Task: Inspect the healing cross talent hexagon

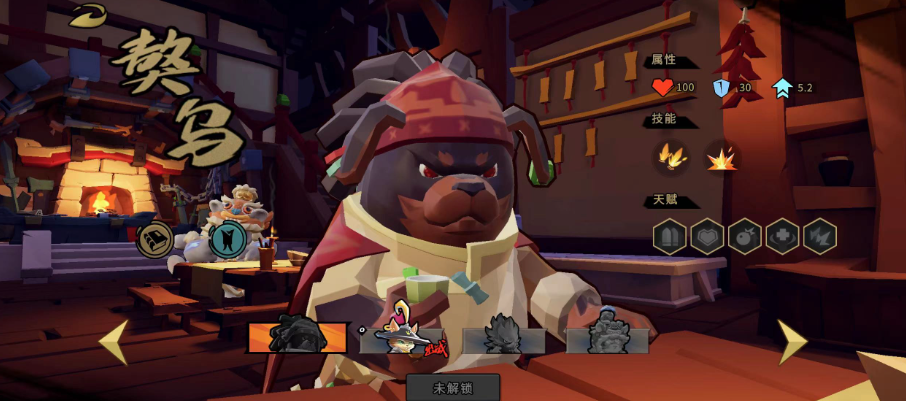Action: click(x=782, y=236)
